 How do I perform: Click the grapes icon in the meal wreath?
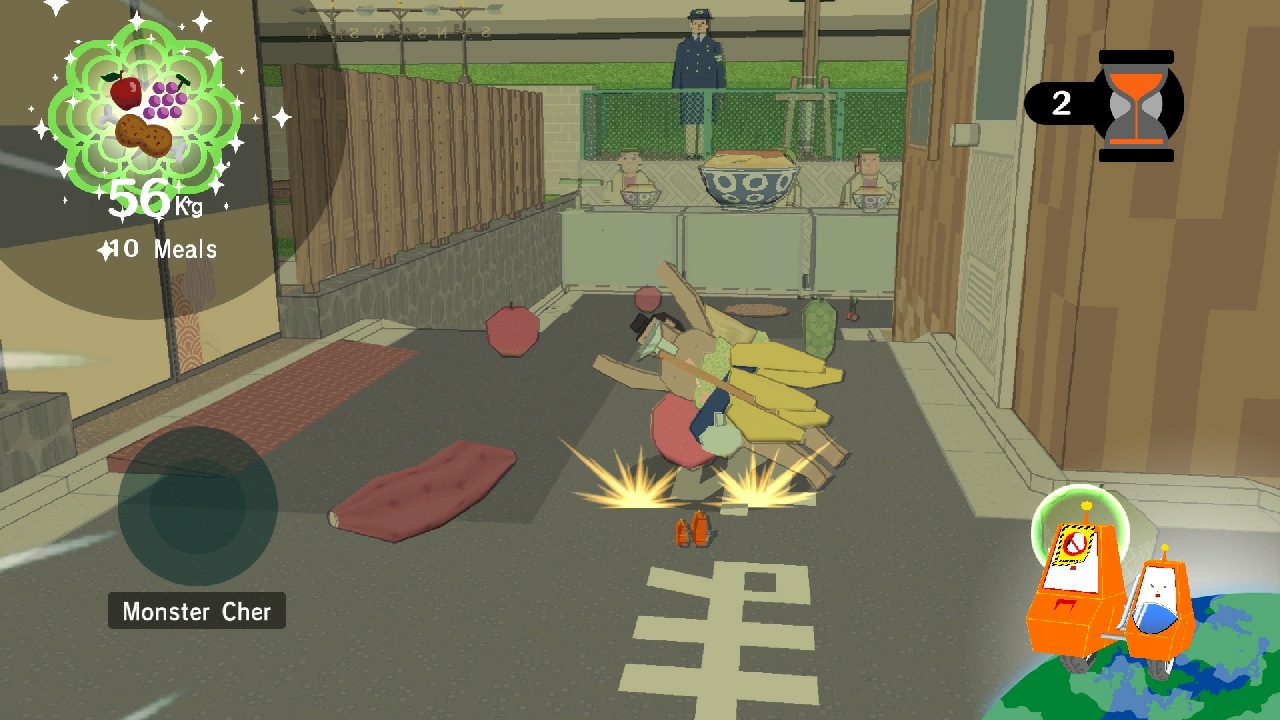(x=168, y=97)
